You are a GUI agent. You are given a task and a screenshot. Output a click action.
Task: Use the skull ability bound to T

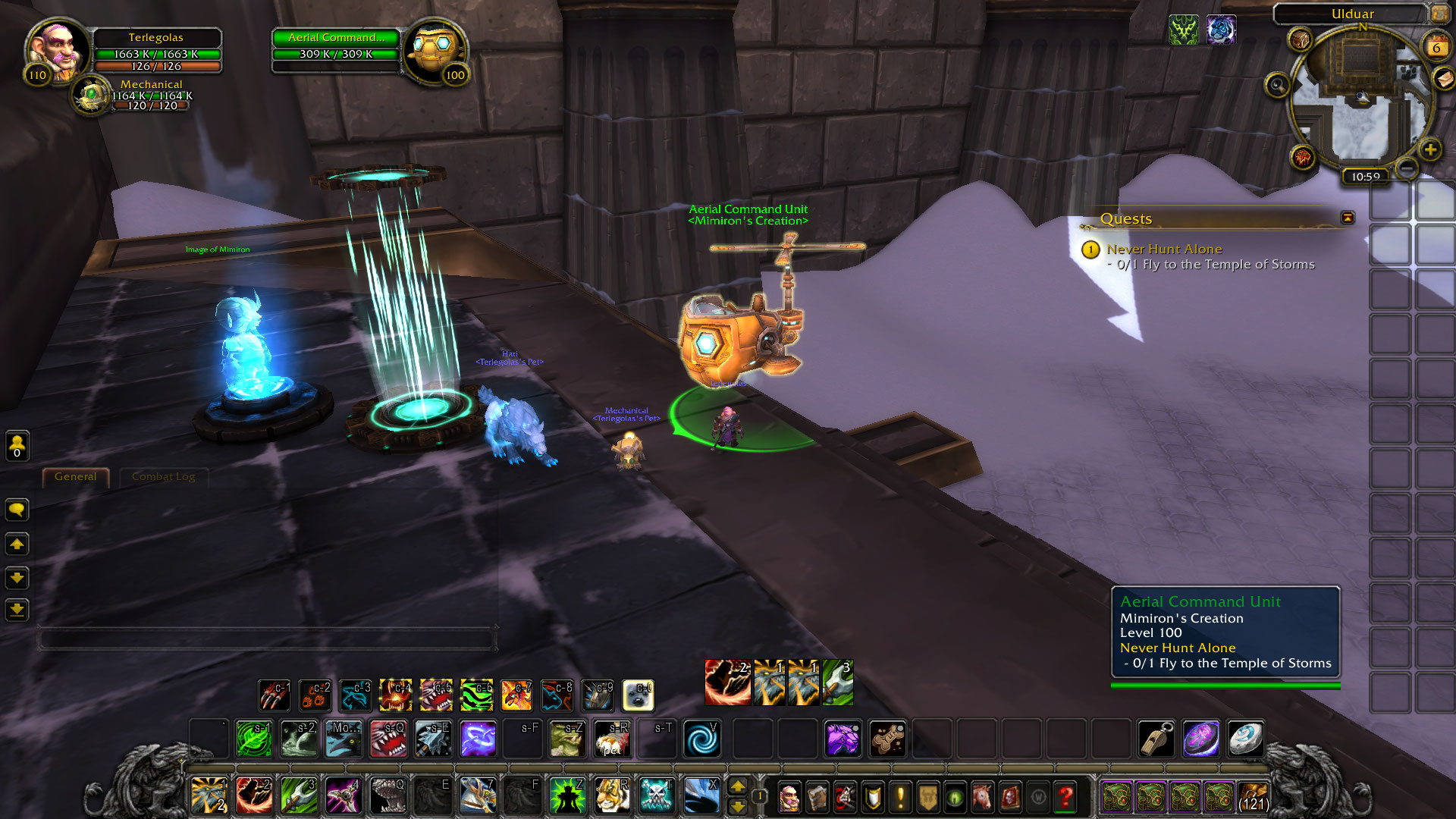click(656, 796)
